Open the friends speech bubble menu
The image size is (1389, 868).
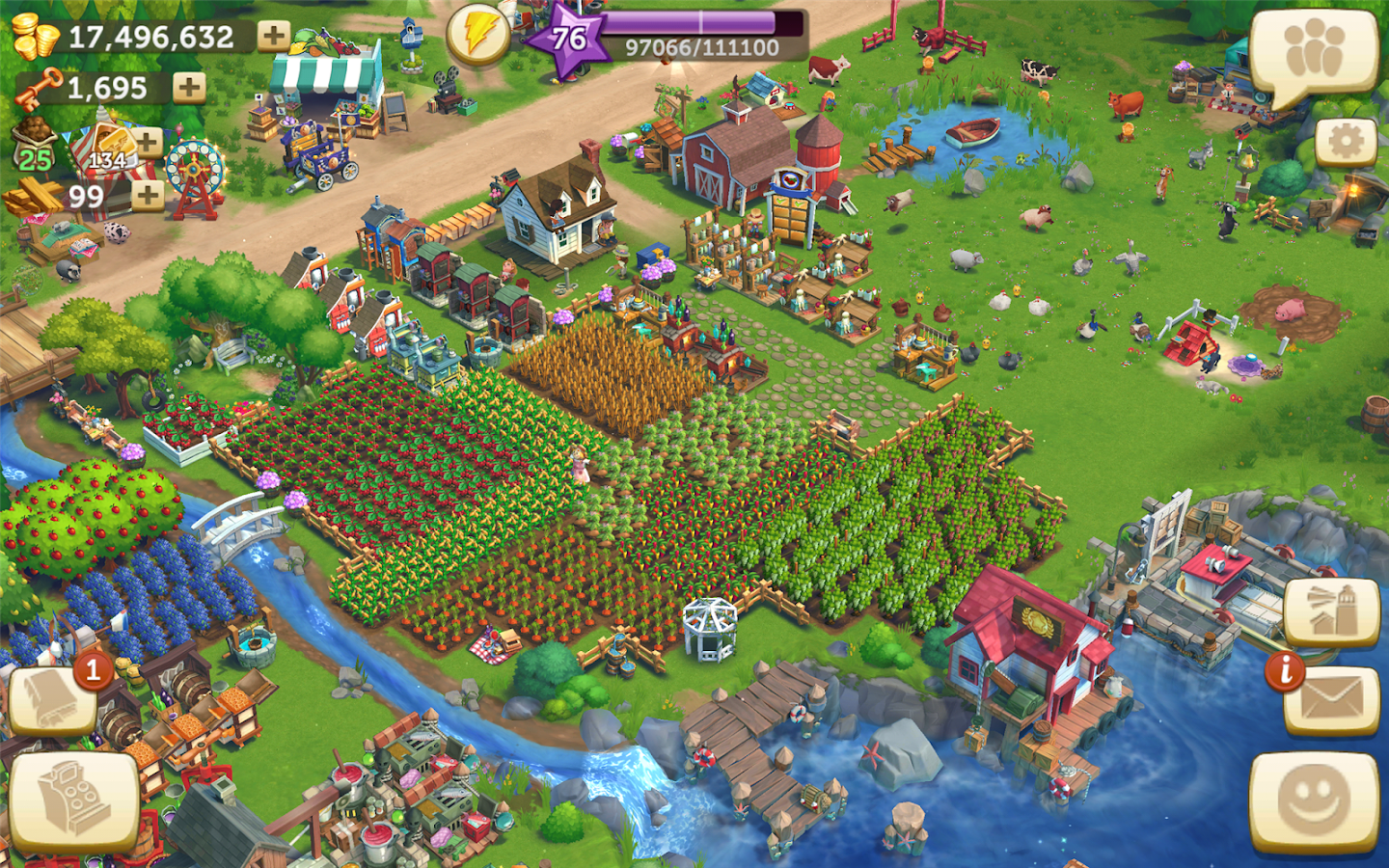[x=1314, y=53]
